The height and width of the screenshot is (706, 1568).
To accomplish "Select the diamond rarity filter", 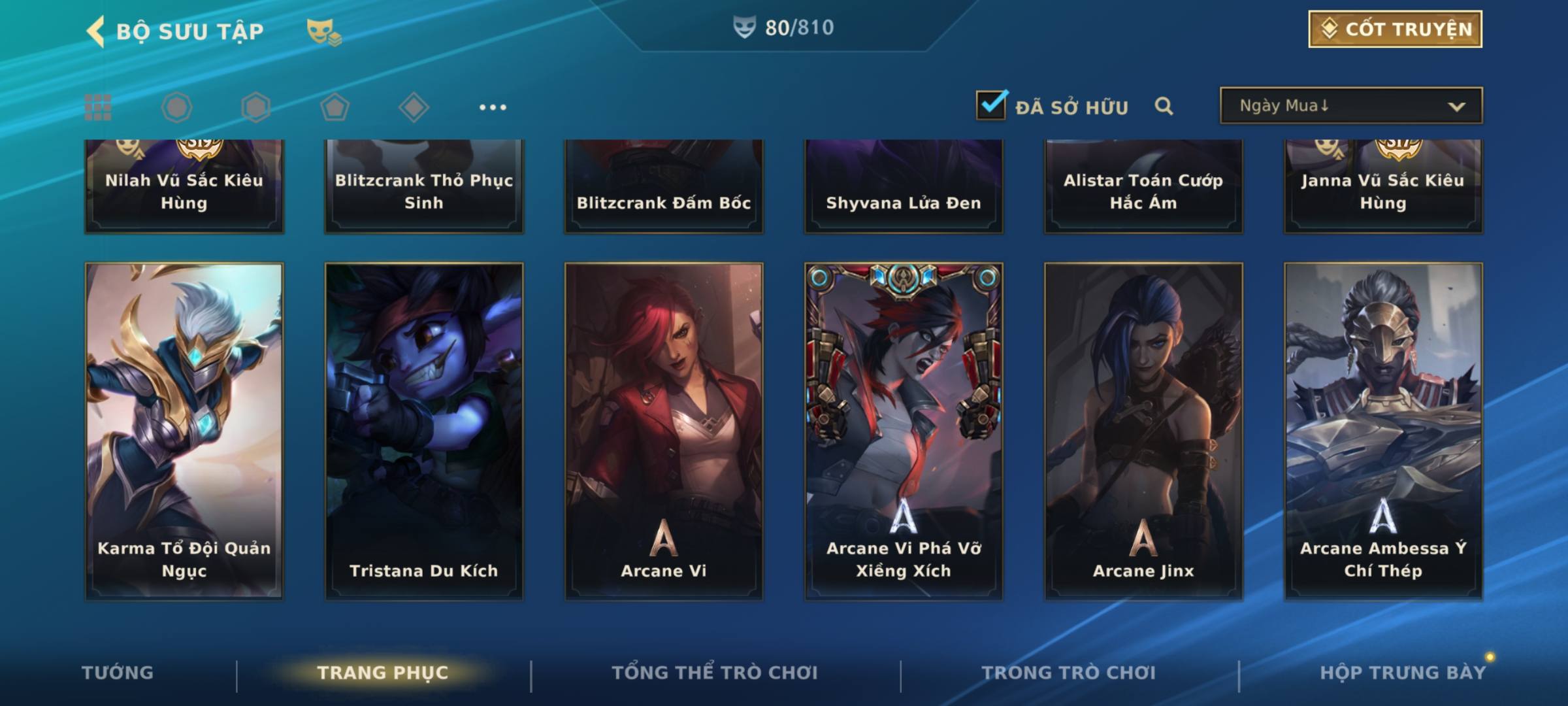I will point(414,107).
